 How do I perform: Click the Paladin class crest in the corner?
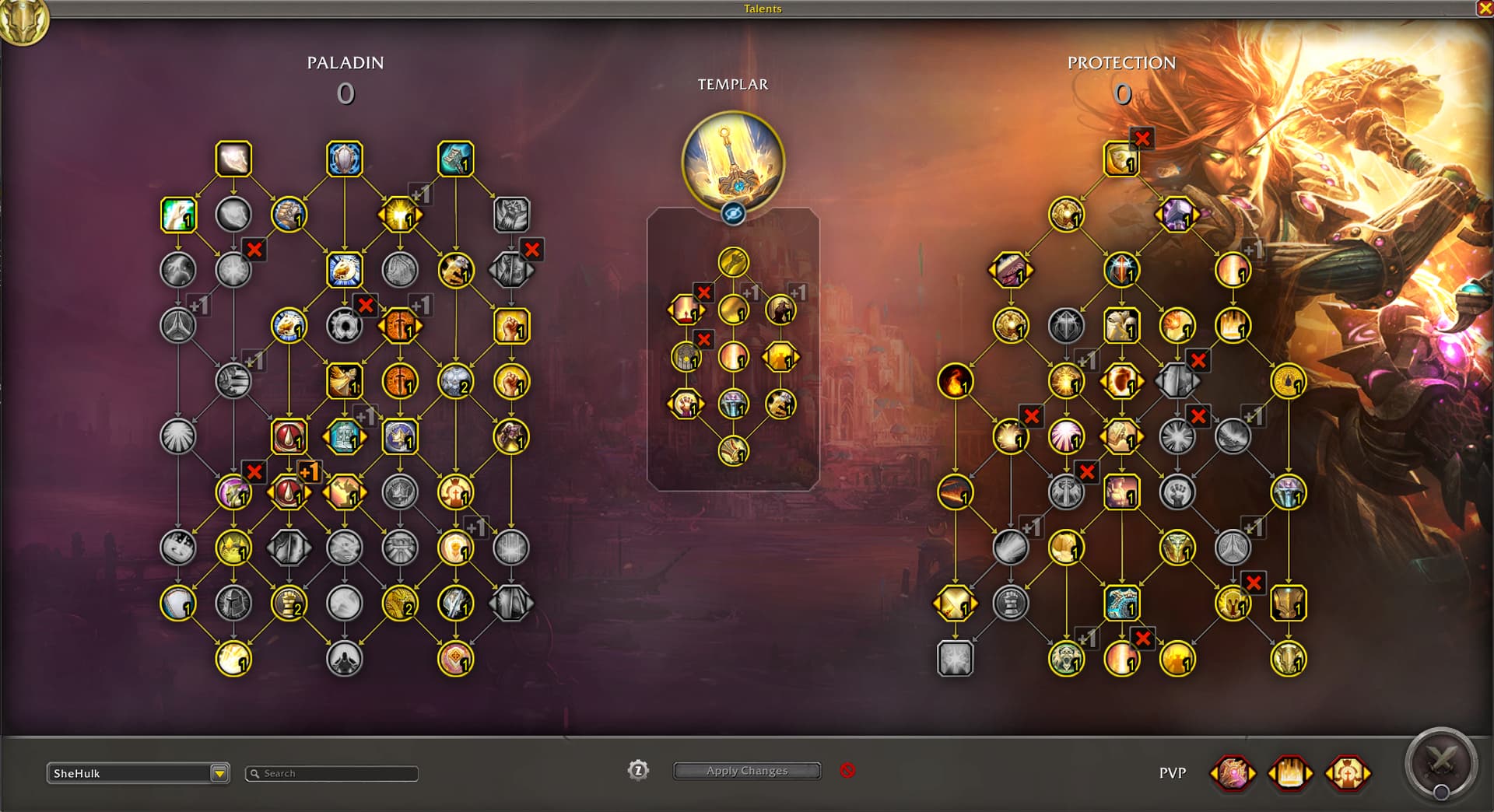click(x=23, y=20)
